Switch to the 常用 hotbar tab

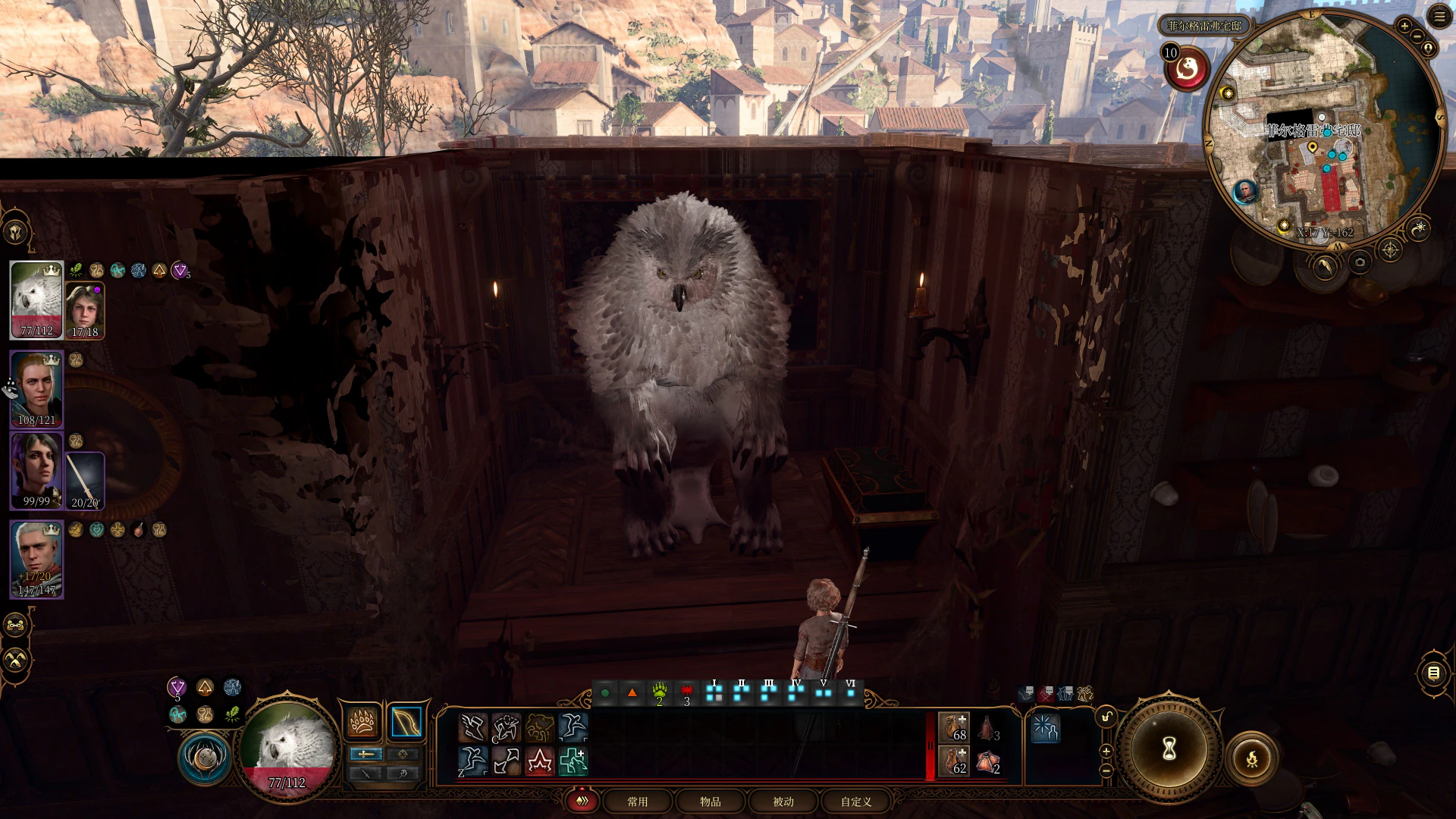637,802
